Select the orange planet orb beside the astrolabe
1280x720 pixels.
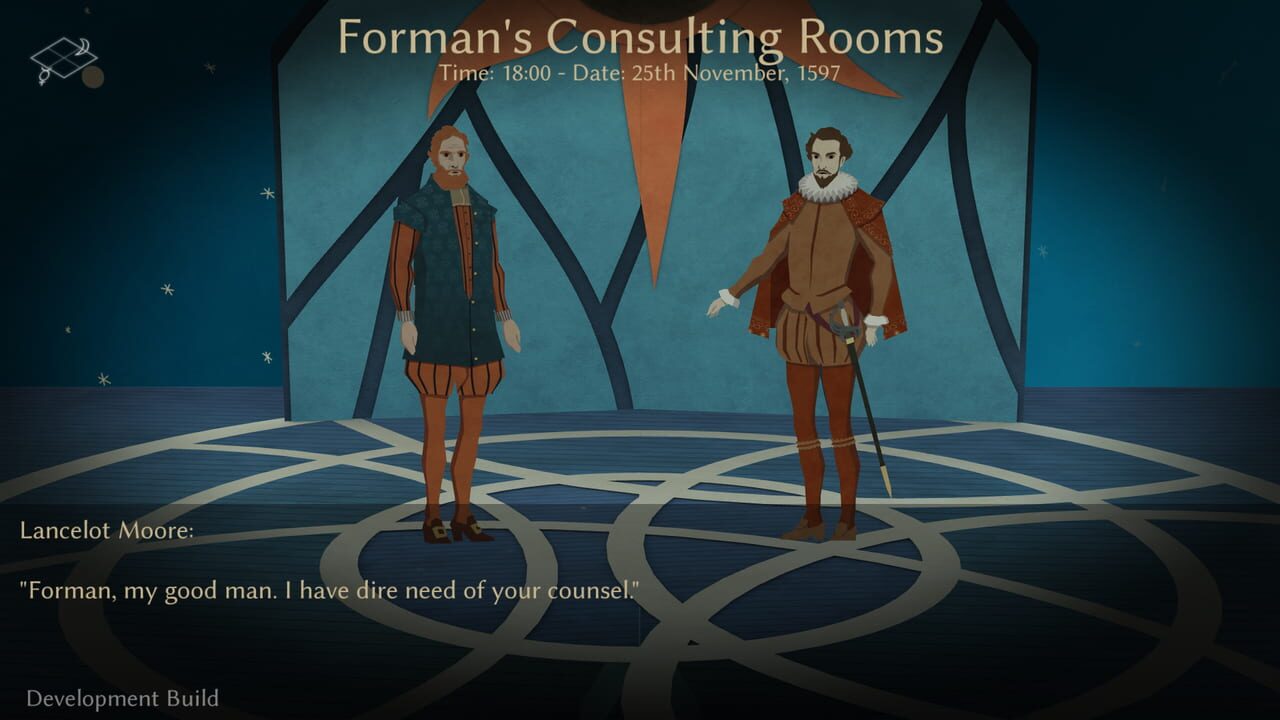93,78
